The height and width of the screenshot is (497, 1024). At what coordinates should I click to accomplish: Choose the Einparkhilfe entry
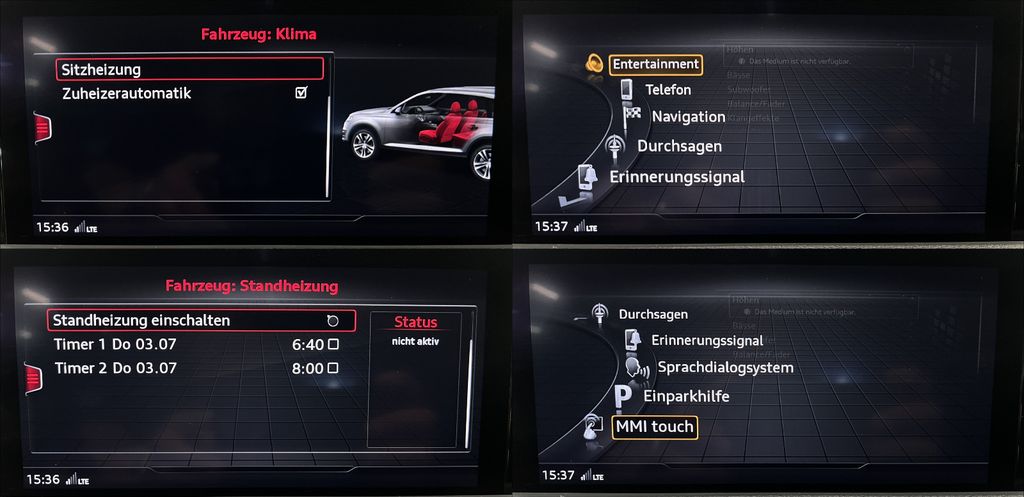pos(685,397)
